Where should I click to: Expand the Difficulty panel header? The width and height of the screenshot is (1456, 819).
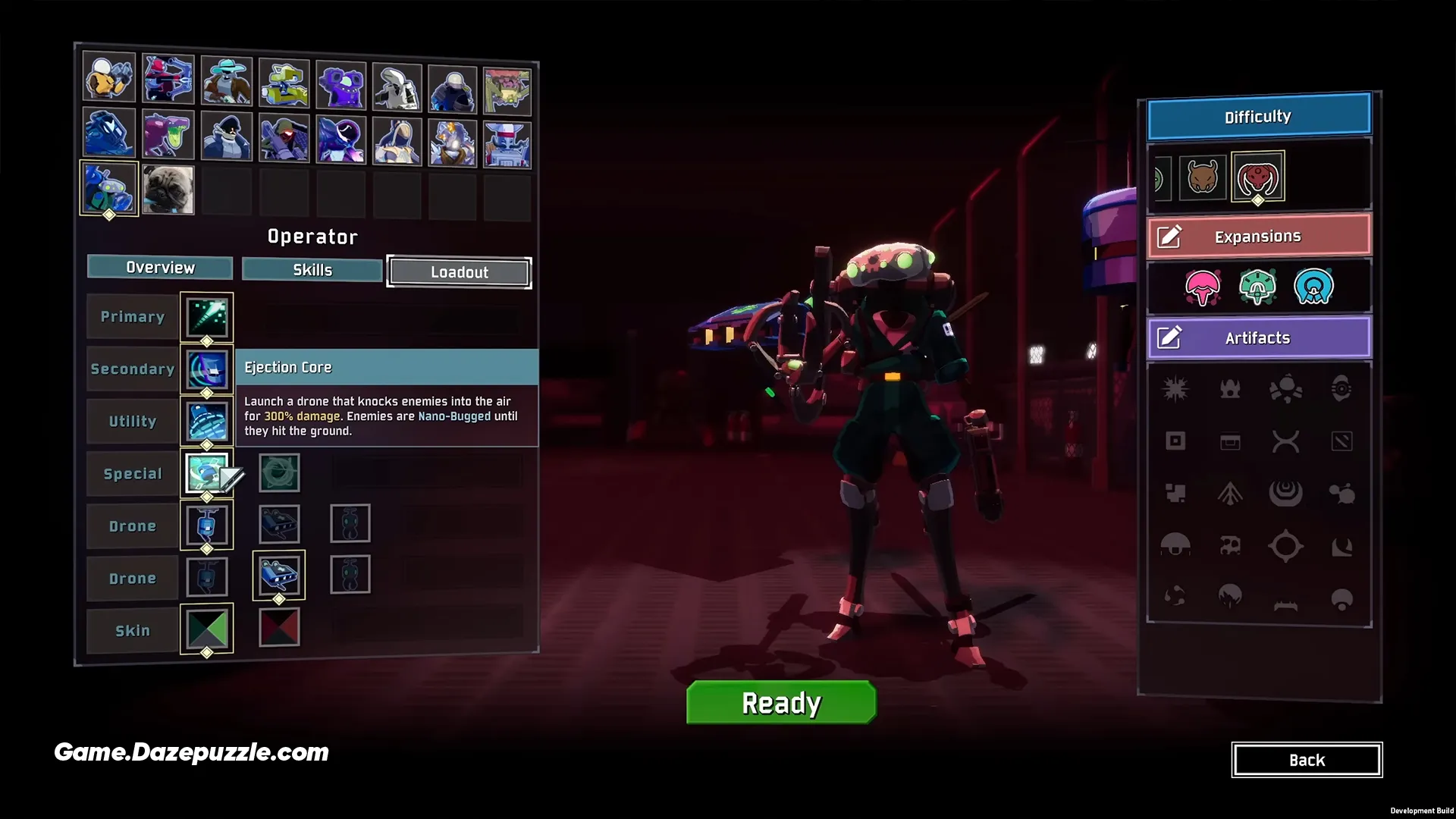(x=1258, y=116)
